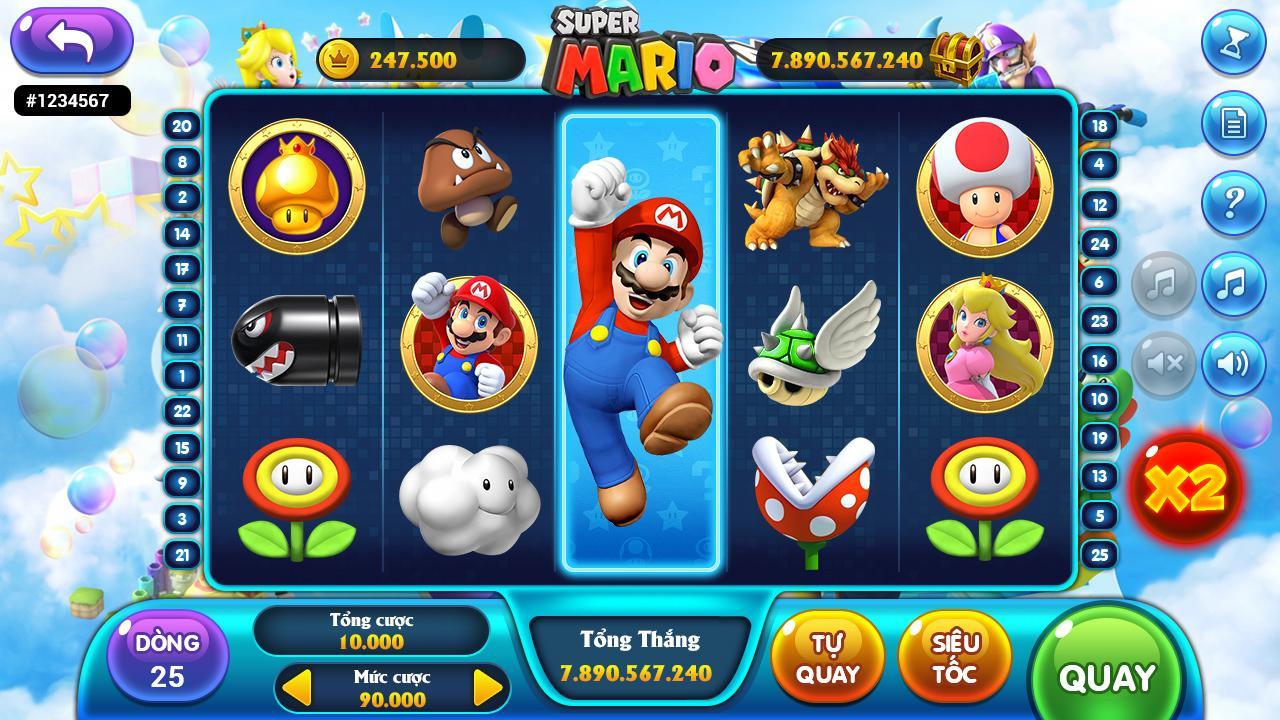Click the greyed-out muted speaker button
This screenshot has width=1280, height=720.
click(x=1163, y=363)
